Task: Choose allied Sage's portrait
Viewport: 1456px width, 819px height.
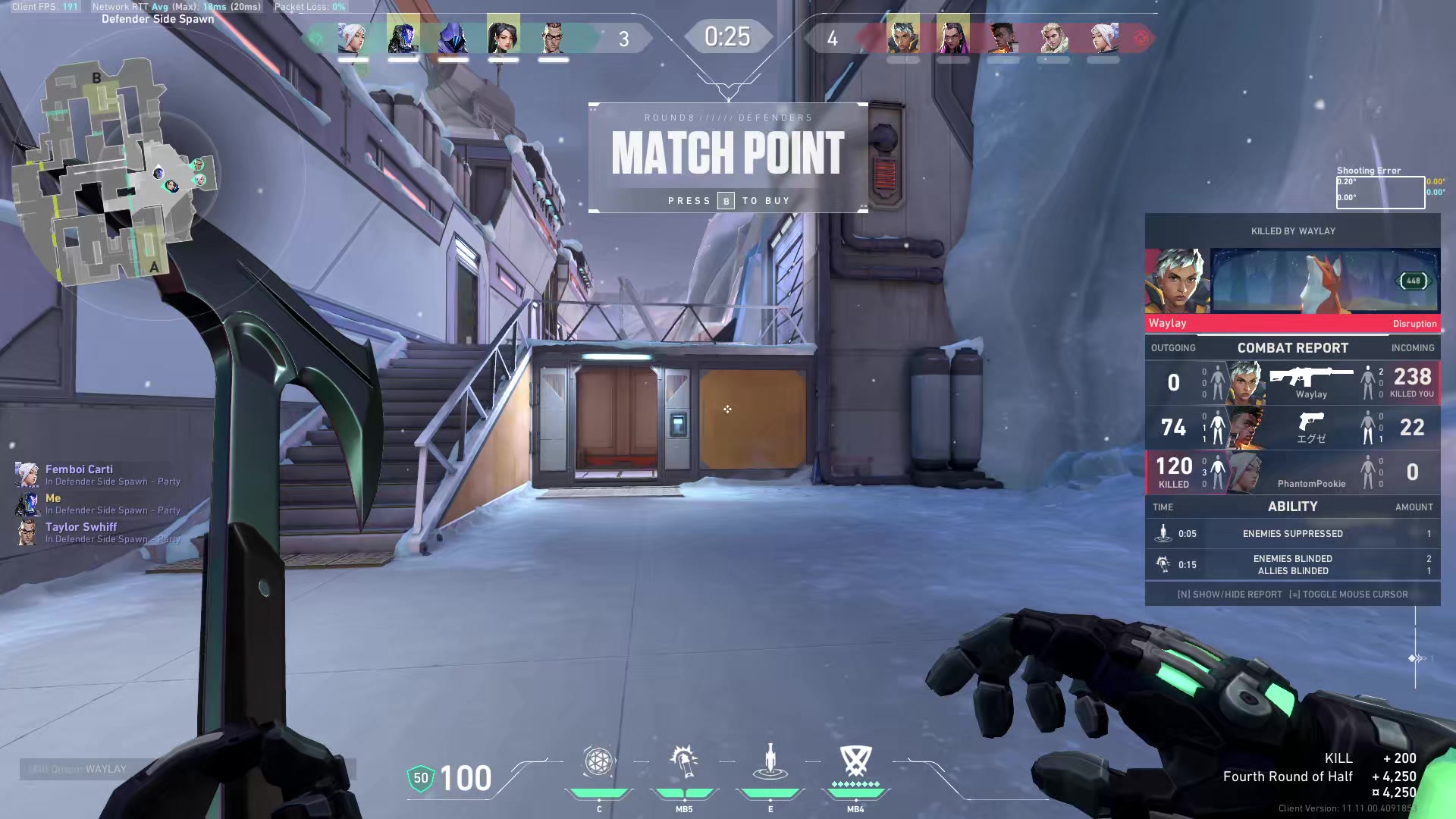Action: pyautogui.click(x=503, y=36)
